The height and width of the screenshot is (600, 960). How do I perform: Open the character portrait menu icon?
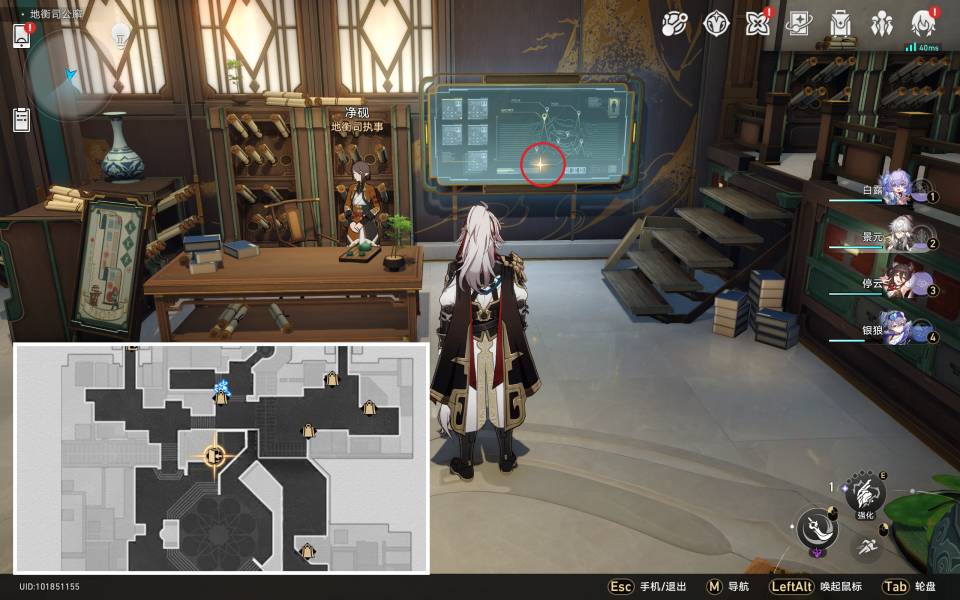pos(923,23)
